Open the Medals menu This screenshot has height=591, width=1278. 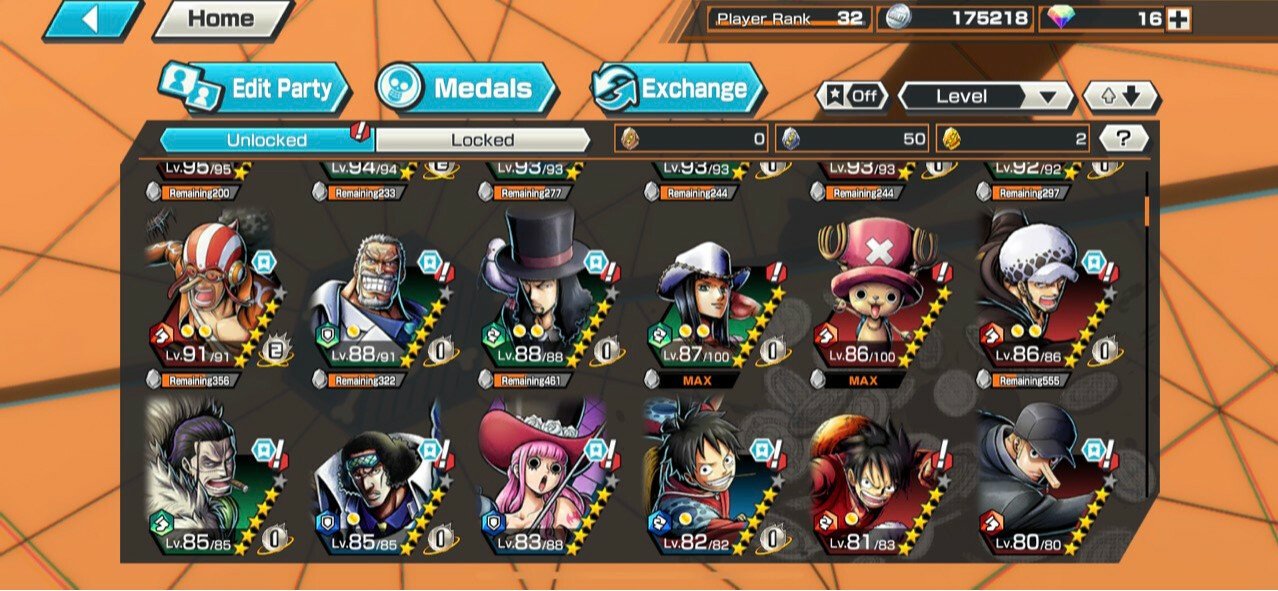467,89
